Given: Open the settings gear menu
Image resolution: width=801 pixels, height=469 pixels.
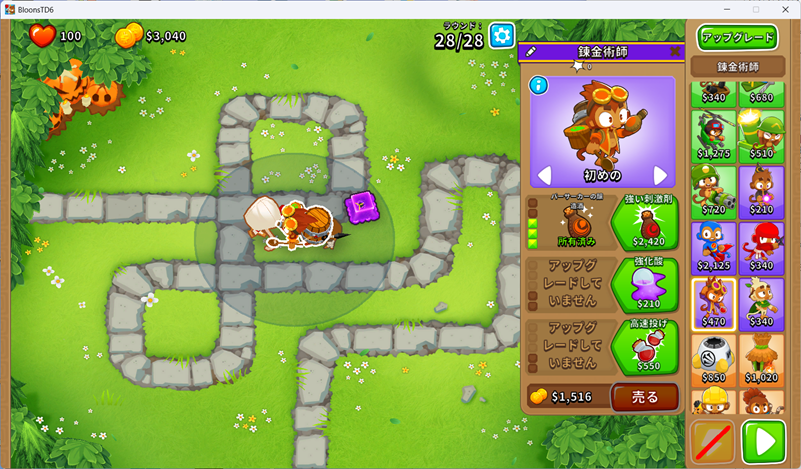Looking at the screenshot, I should tap(502, 35).
